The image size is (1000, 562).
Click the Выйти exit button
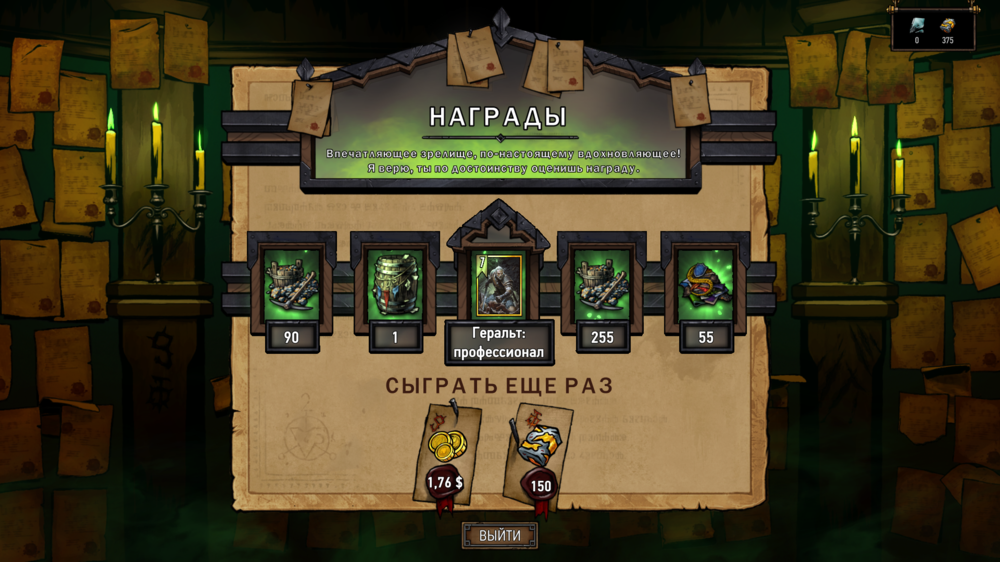tap(499, 535)
